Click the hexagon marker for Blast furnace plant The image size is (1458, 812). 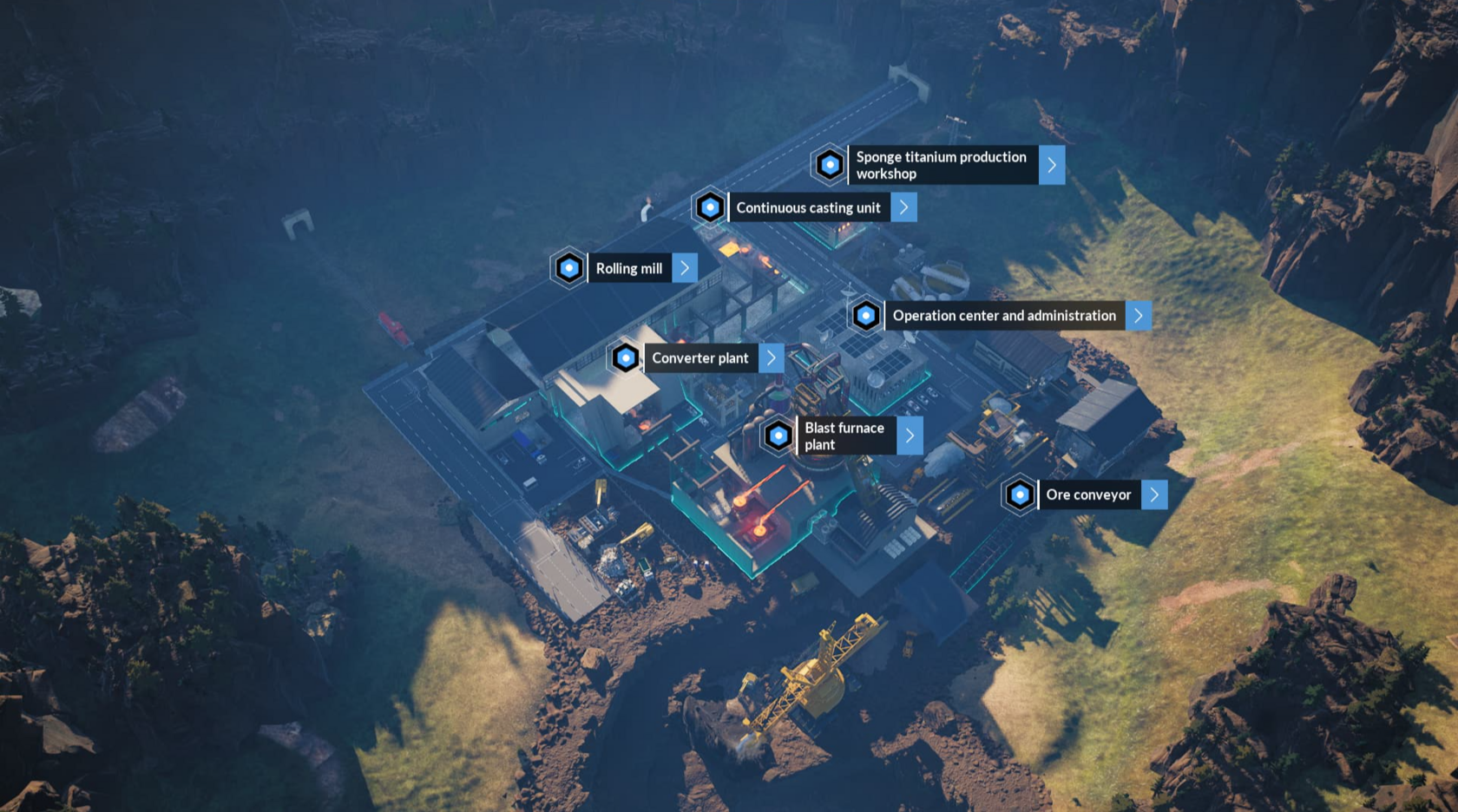pyautogui.click(x=778, y=435)
